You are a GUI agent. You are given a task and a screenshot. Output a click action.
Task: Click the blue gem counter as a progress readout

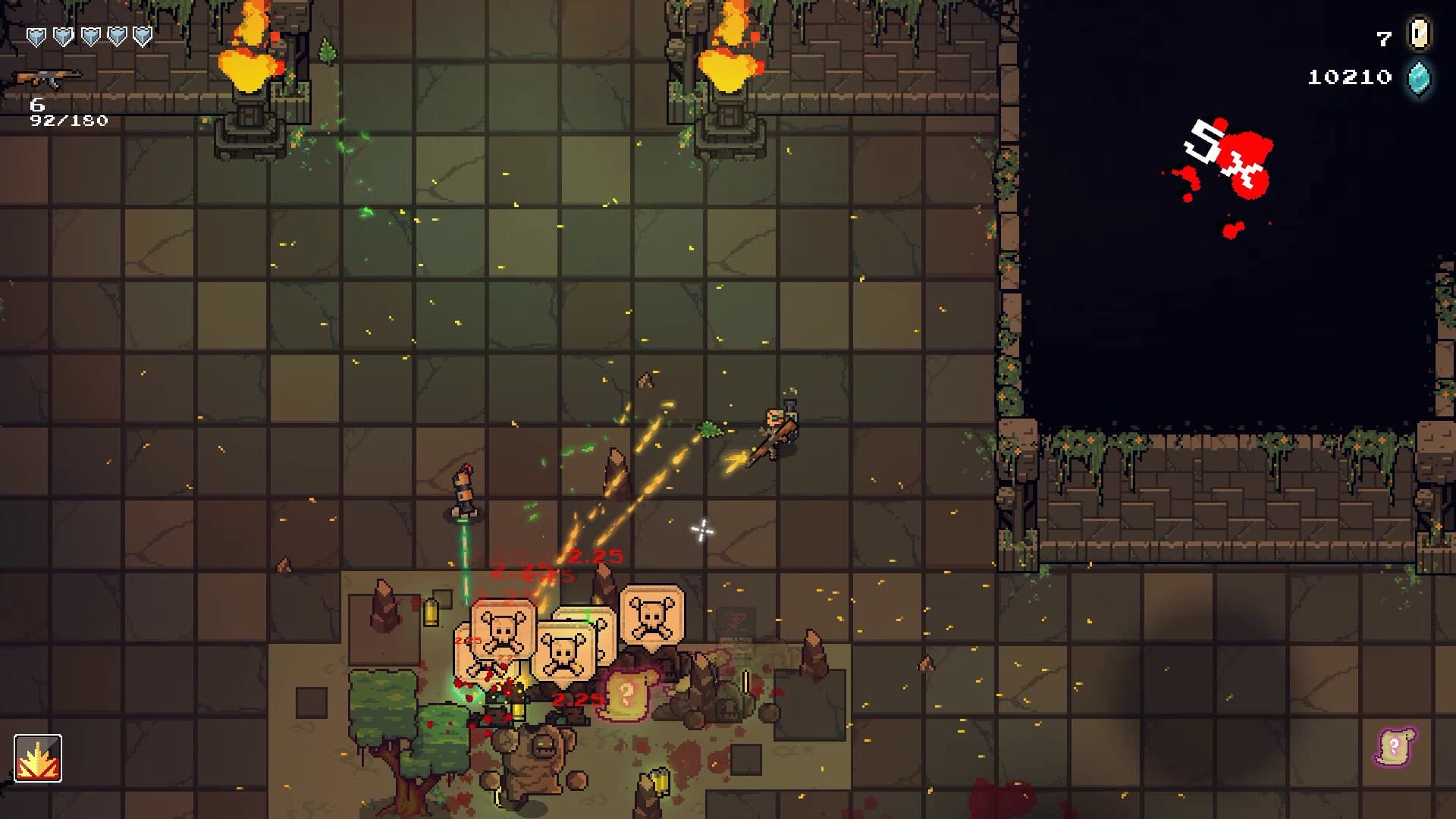pyautogui.click(x=1349, y=76)
